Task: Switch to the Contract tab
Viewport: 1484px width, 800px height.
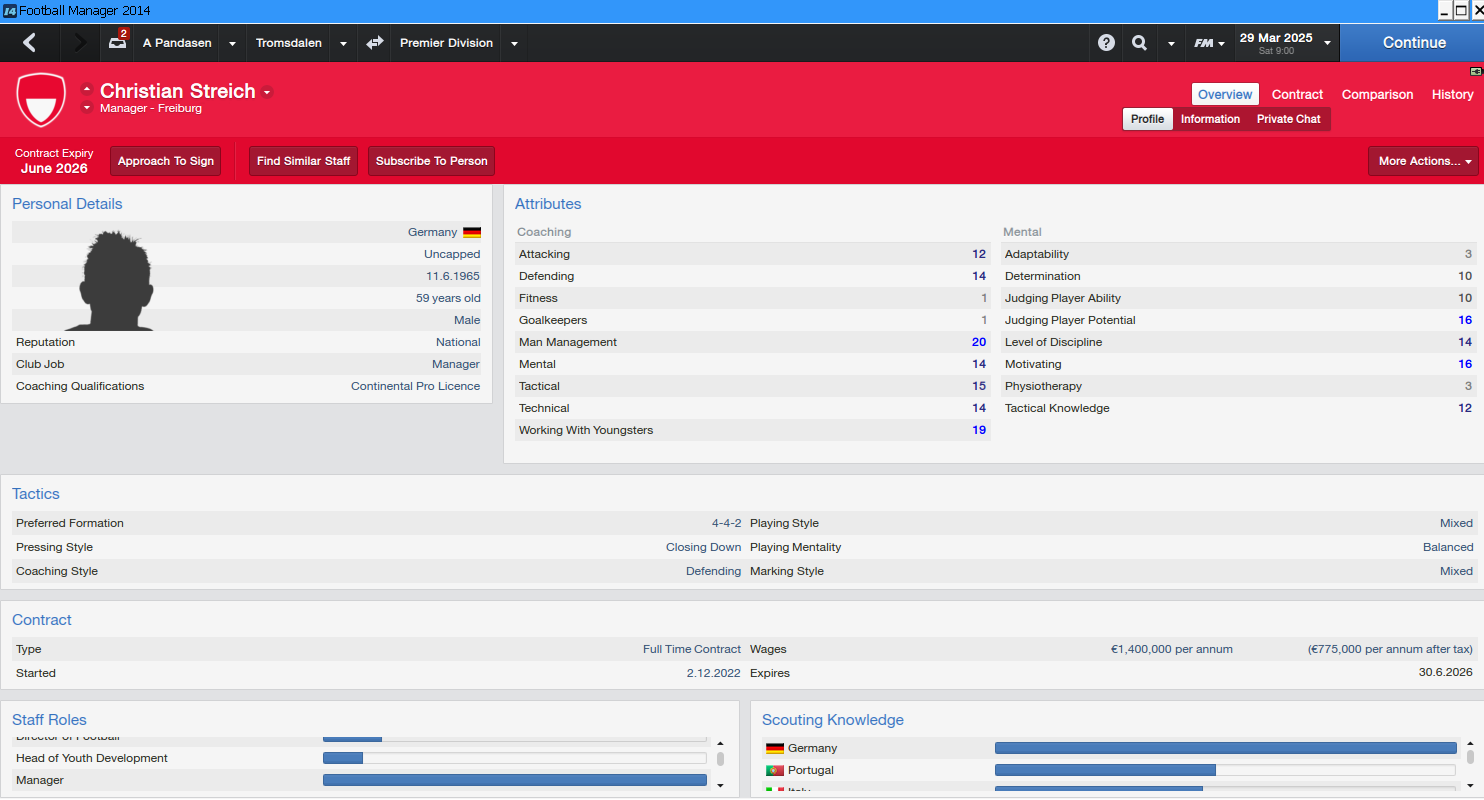Action: tap(1297, 94)
